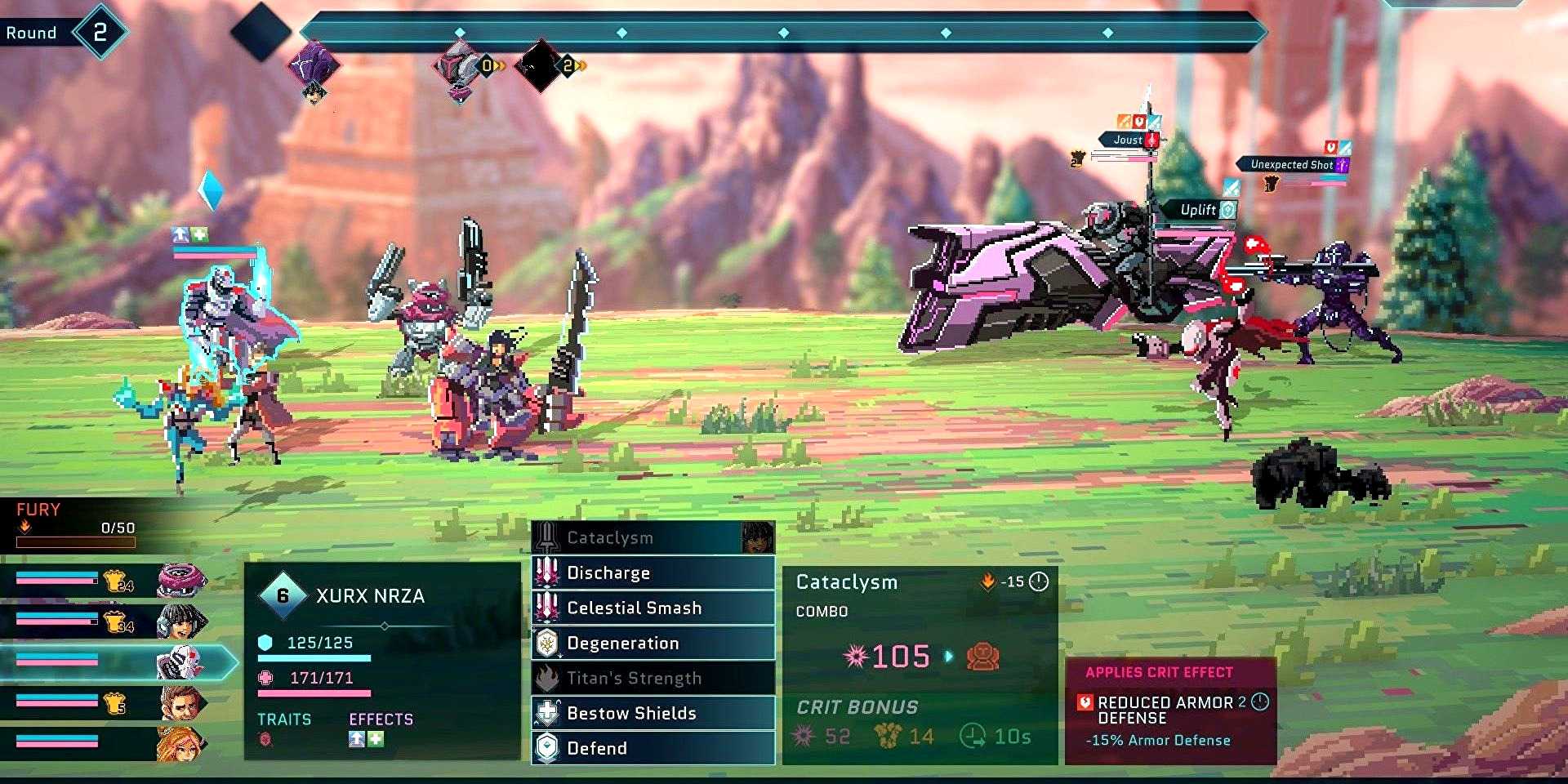Click the purple crystal hero marker on timeline
This screenshot has height=784, width=1568.
pyautogui.click(x=314, y=65)
